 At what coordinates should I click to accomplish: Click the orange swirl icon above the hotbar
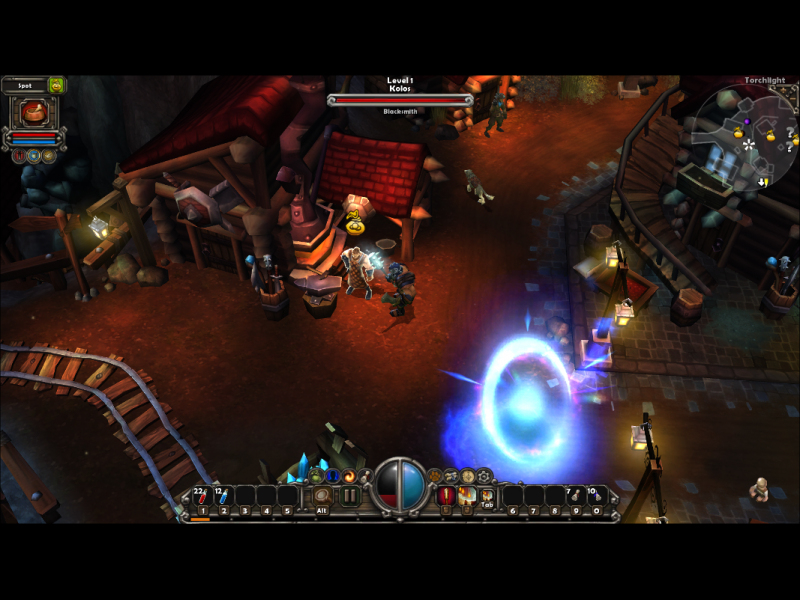point(349,476)
